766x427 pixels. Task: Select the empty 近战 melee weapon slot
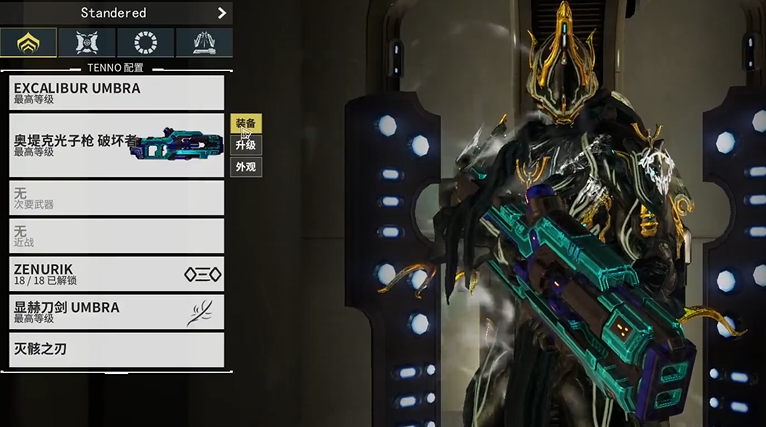point(116,236)
